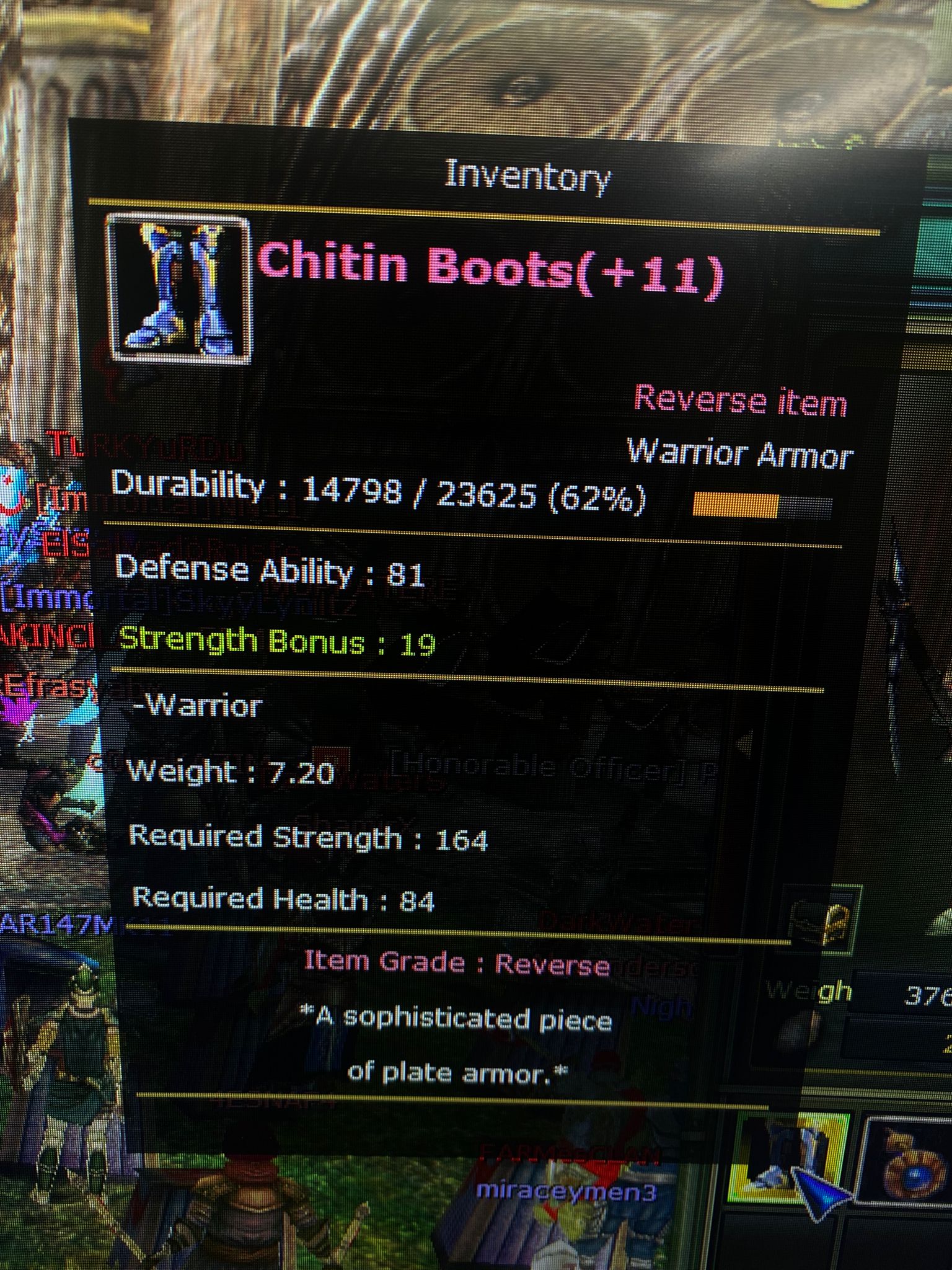
Task: Click the boots graphic inside the item frame
Action: [x=177, y=287]
